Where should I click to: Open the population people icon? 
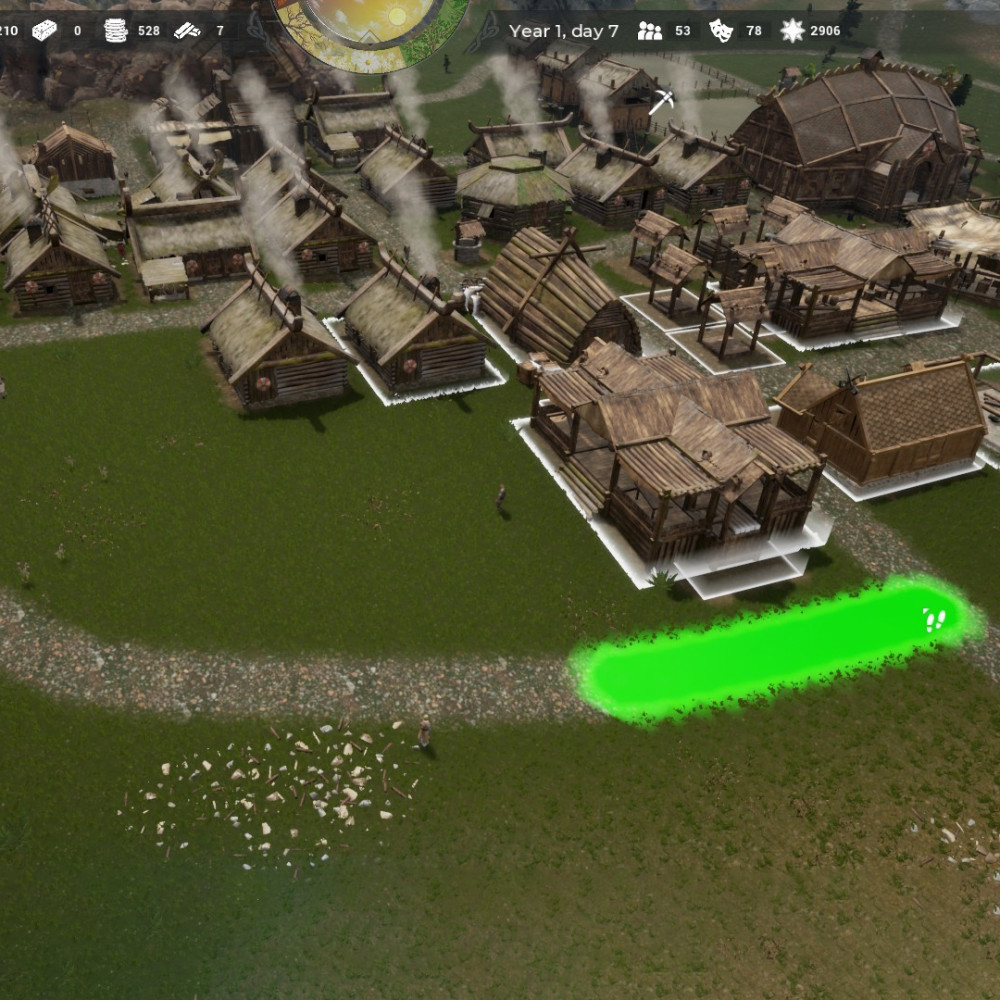(x=650, y=31)
